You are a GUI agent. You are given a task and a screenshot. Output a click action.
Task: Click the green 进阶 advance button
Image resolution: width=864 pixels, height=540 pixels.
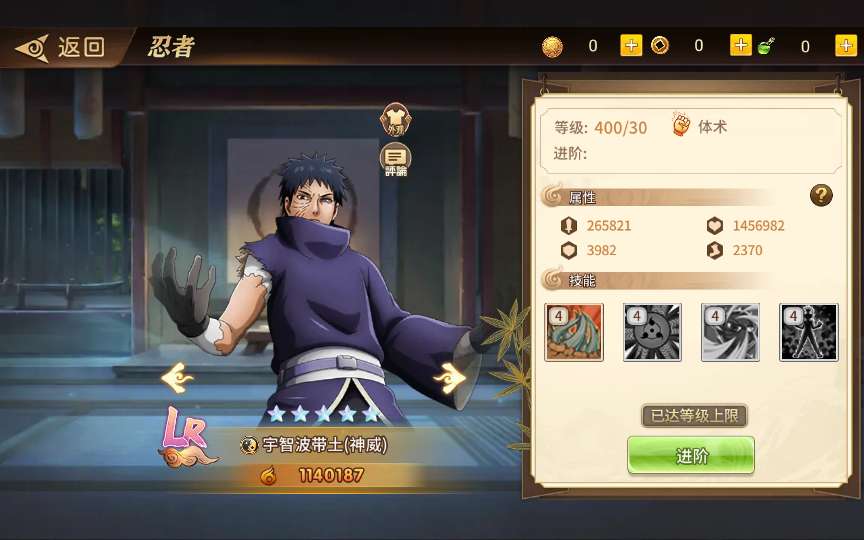pyautogui.click(x=691, y=456)
